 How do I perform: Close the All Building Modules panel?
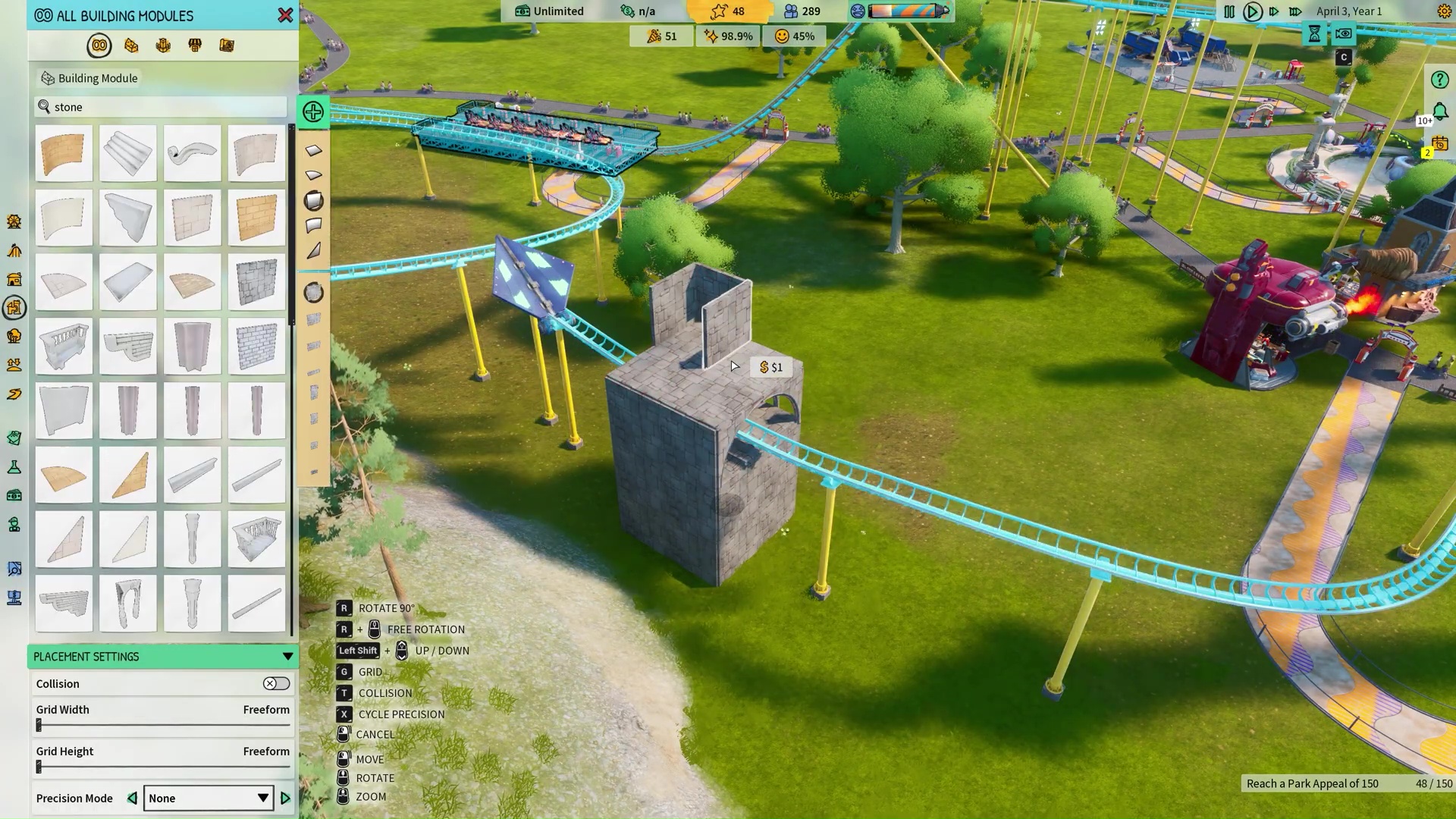285,15
